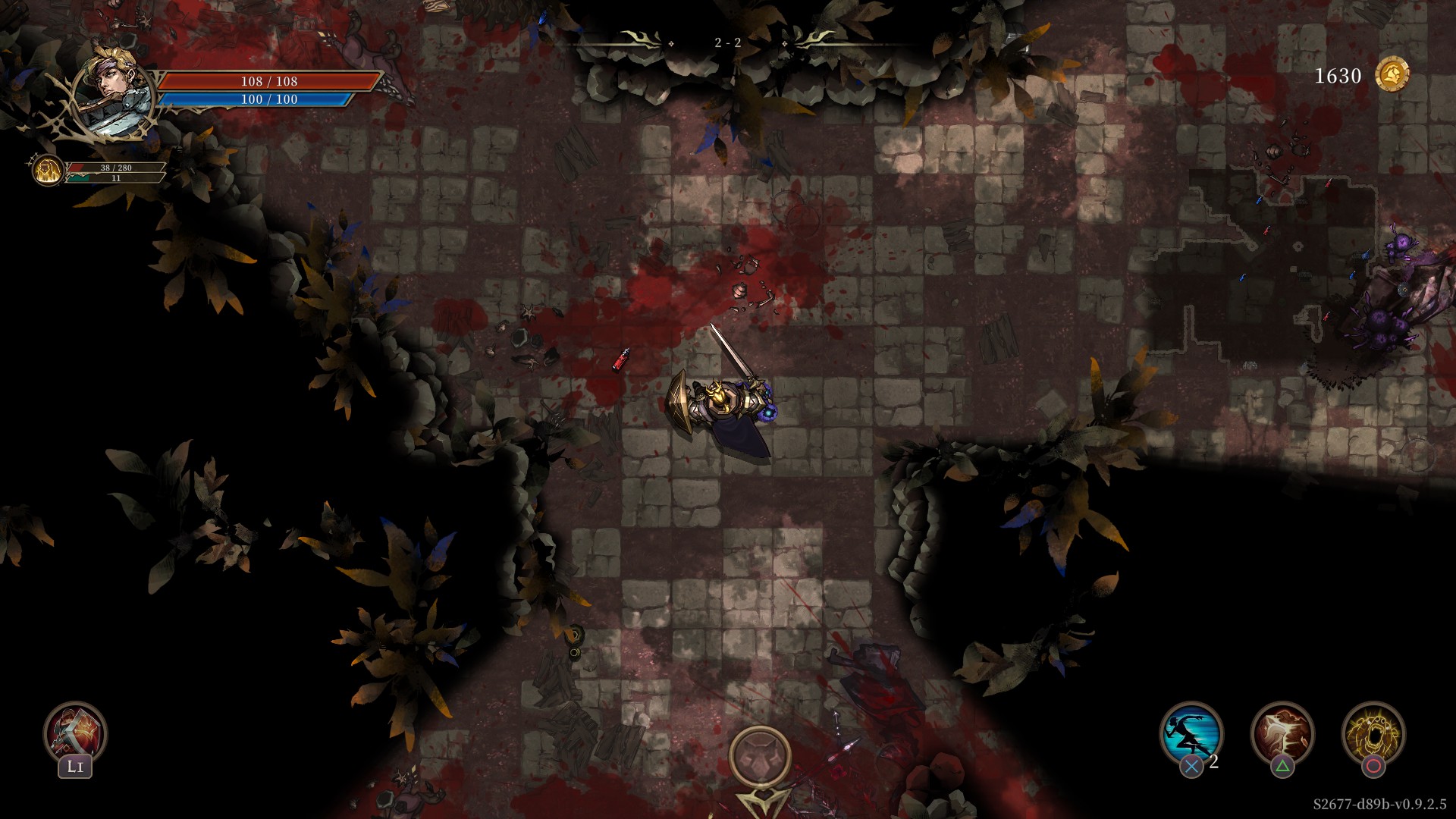Select the wolf head emblem
The width and height of the screenshot is (1456, 819).
760,757
